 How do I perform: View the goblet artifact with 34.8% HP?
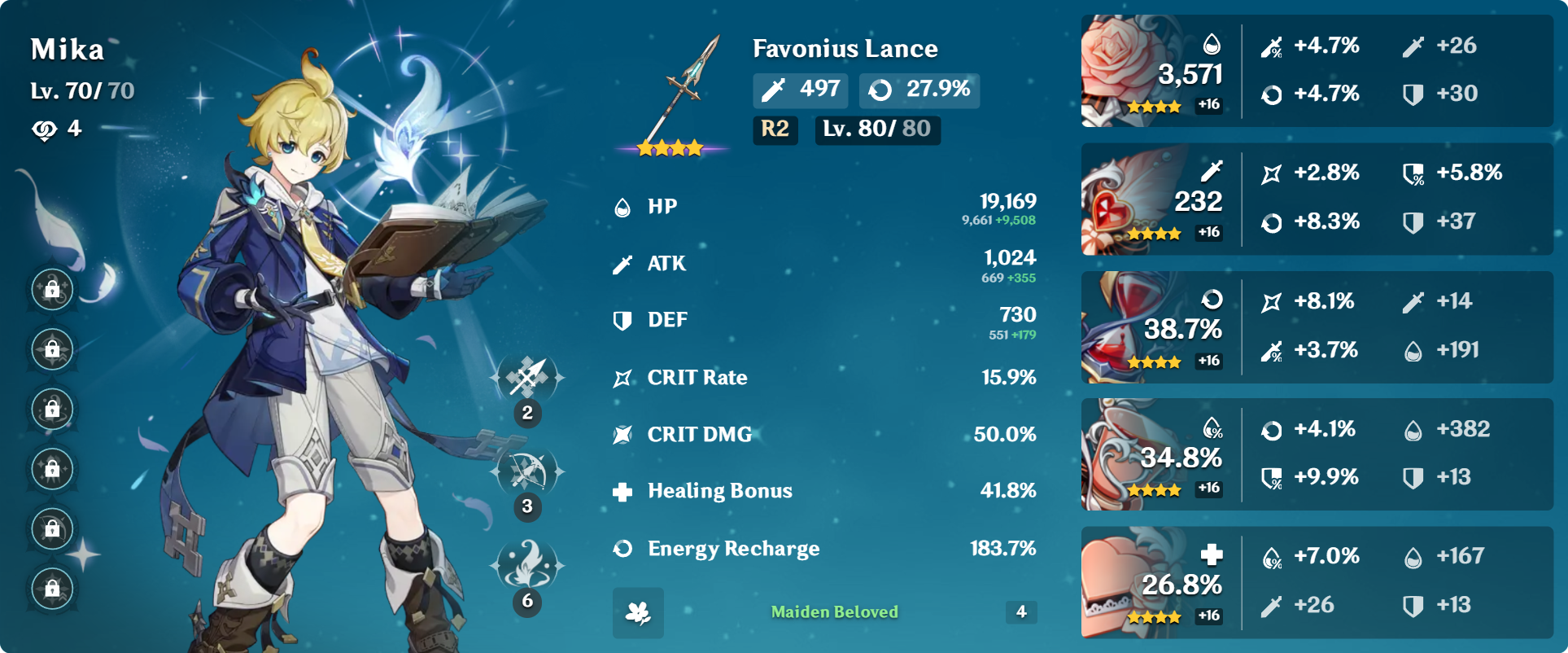1123,454
